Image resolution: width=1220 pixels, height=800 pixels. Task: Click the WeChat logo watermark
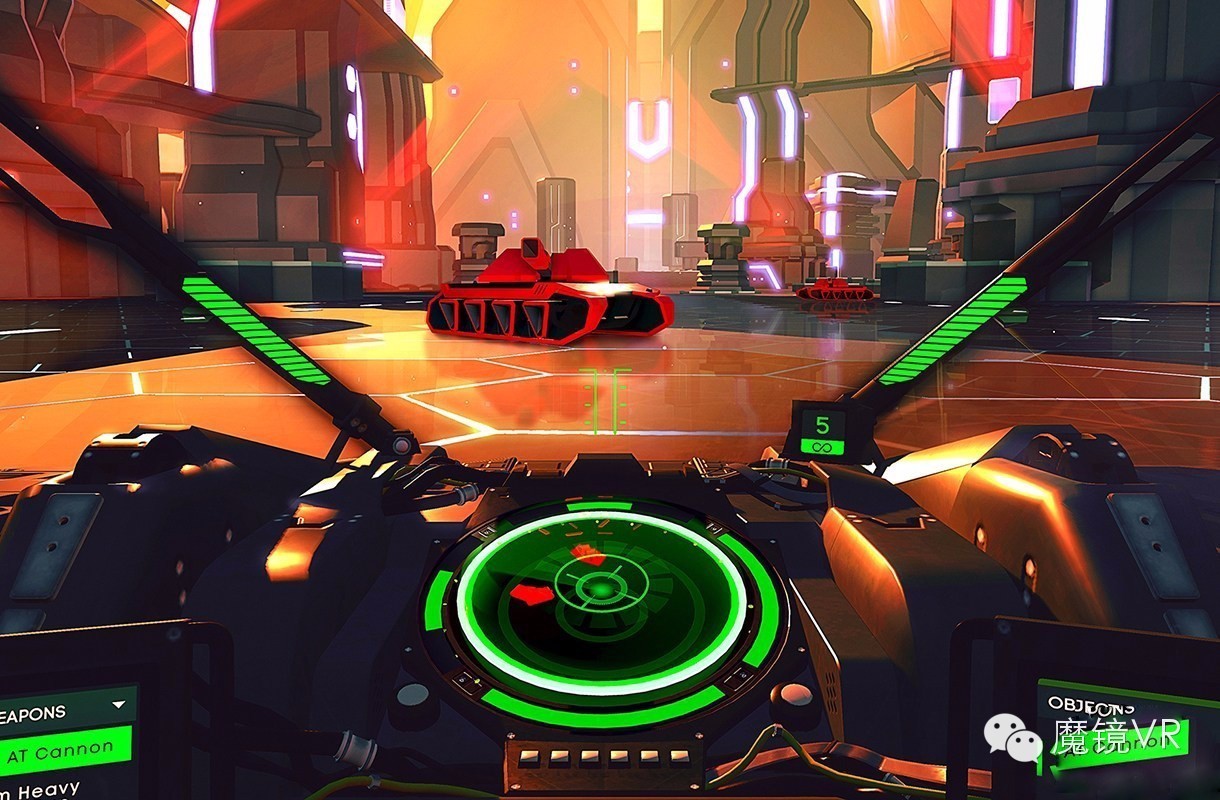[1012, 738]
